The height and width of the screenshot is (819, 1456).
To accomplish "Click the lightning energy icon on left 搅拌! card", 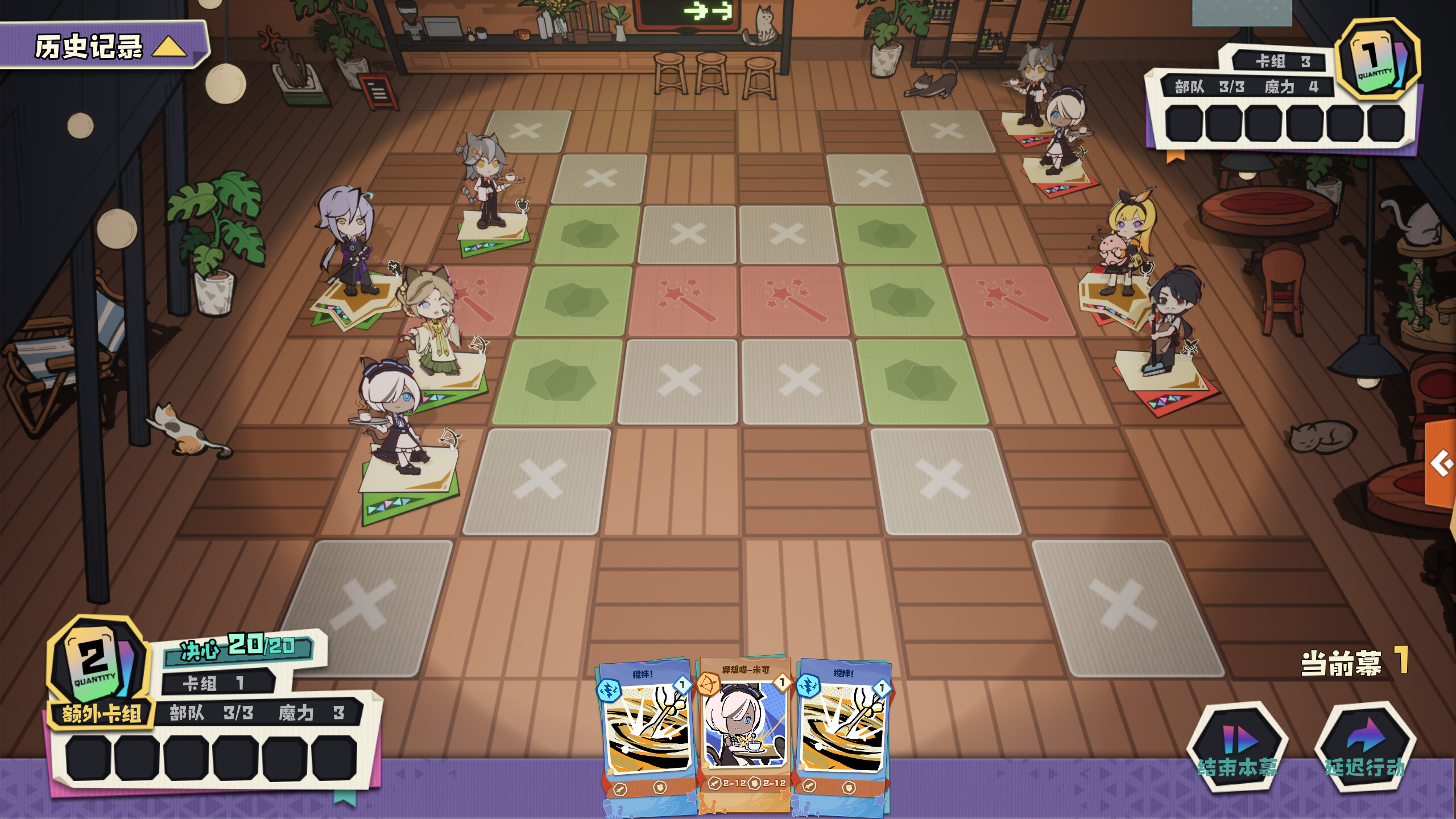I will (x=609, y=690).
